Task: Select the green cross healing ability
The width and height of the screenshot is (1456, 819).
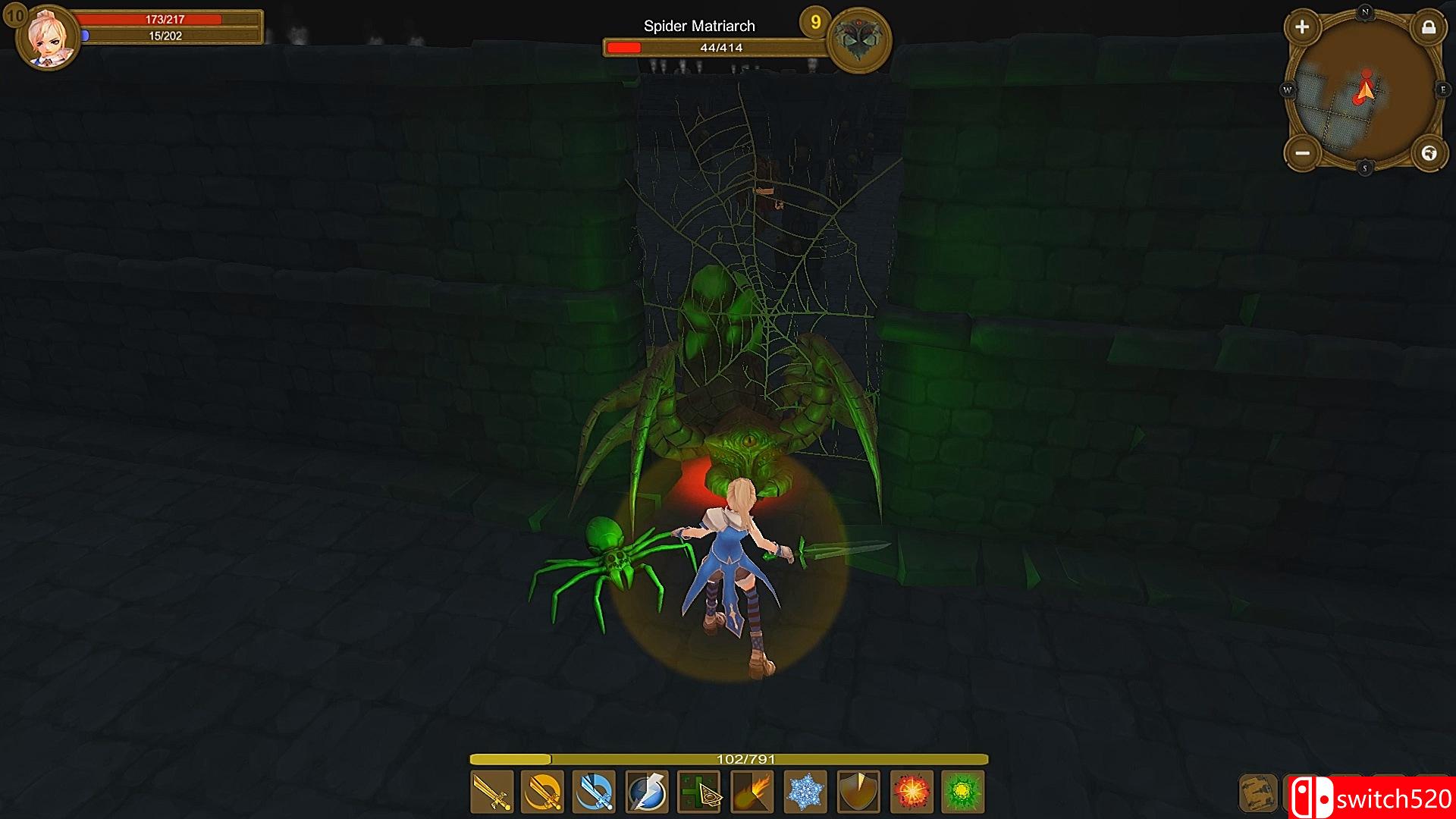Action: 699,792
